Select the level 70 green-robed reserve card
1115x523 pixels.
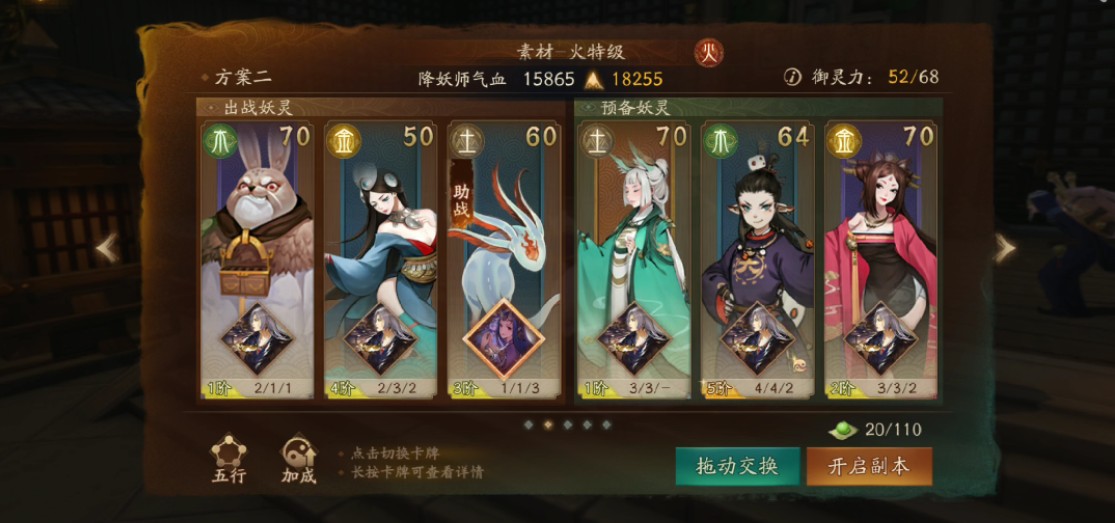(633, 260)
